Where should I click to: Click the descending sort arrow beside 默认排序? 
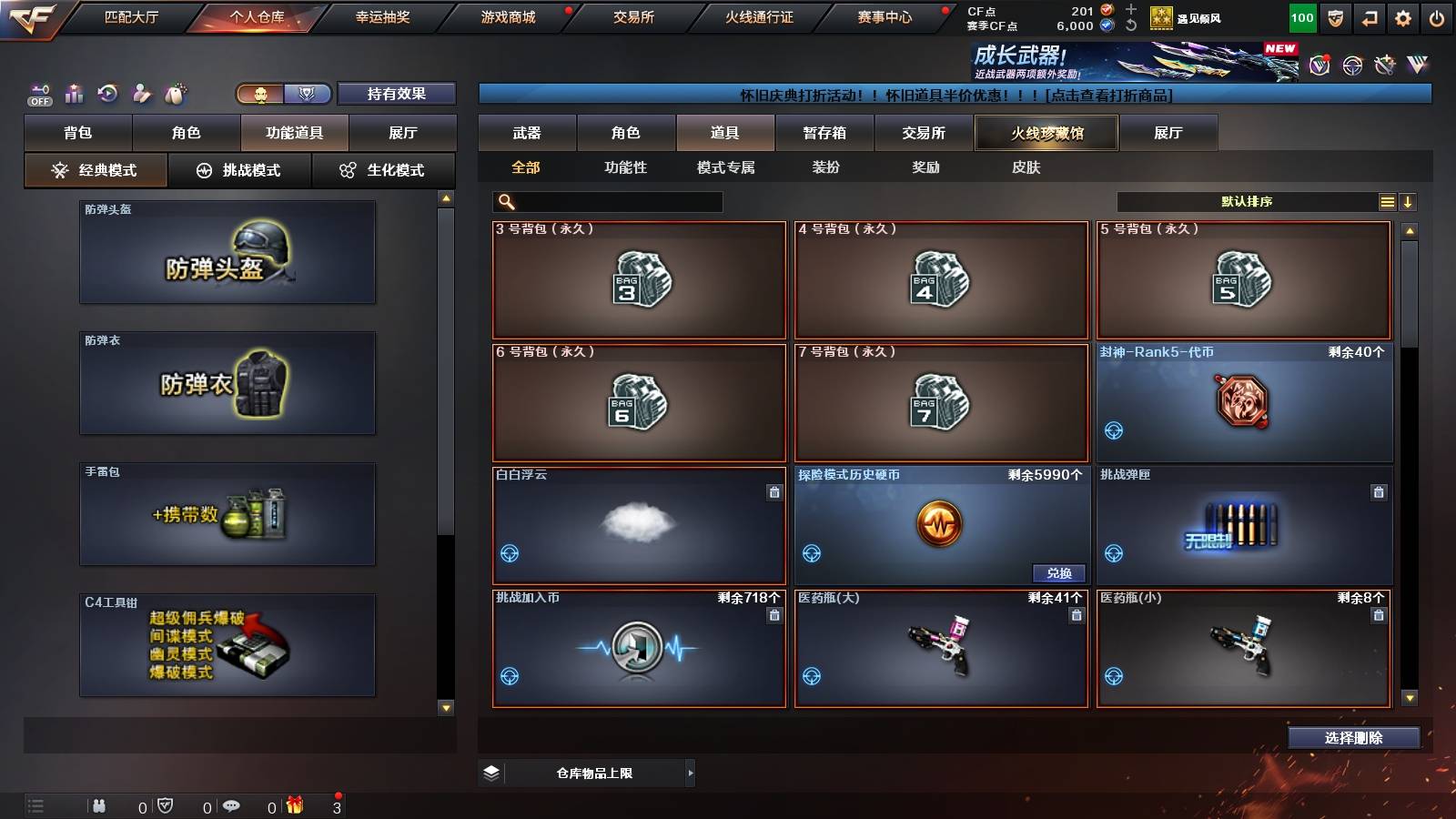tap(1410, 201)
